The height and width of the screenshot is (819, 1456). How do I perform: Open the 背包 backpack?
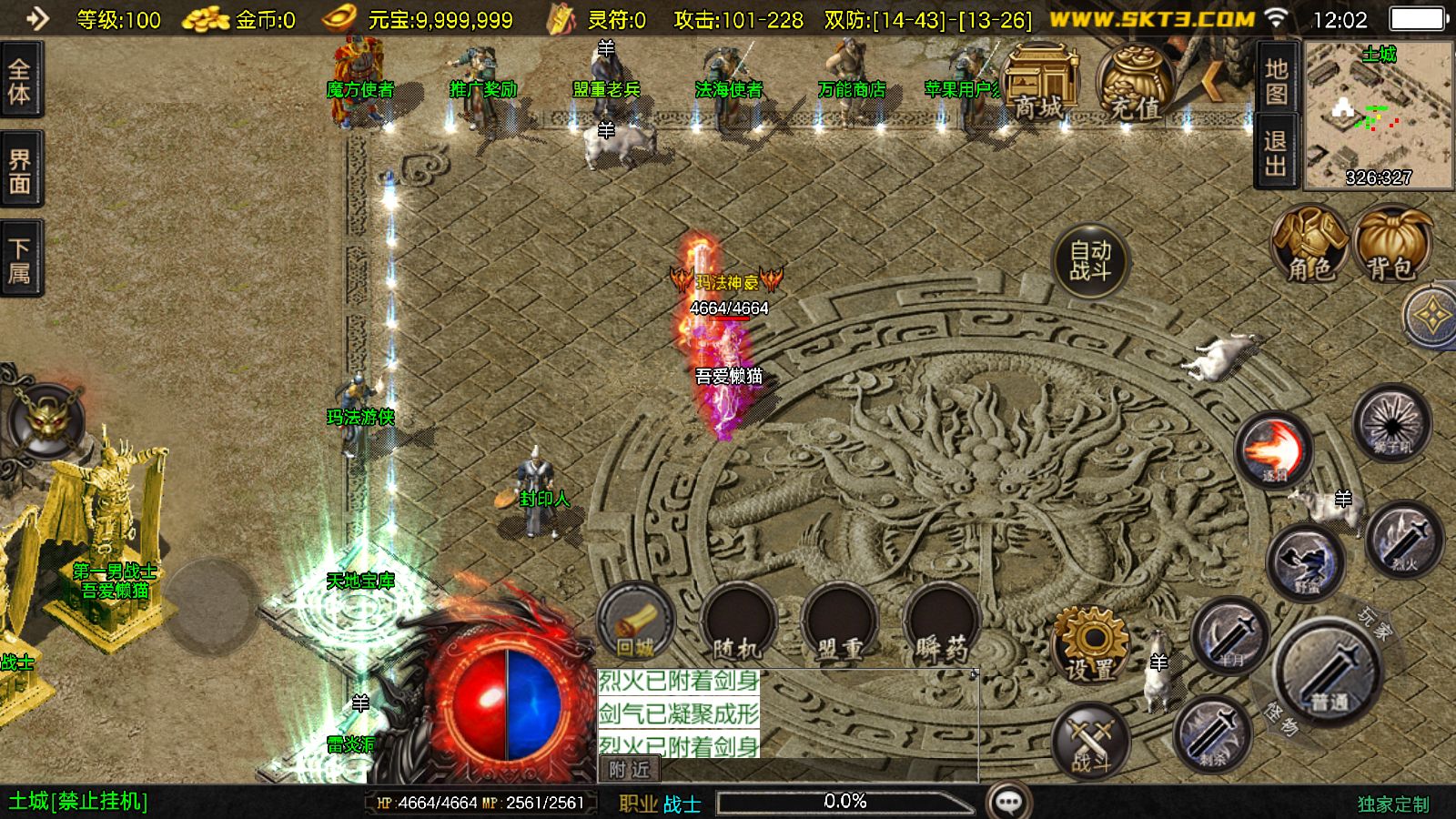click(1390, 245)
